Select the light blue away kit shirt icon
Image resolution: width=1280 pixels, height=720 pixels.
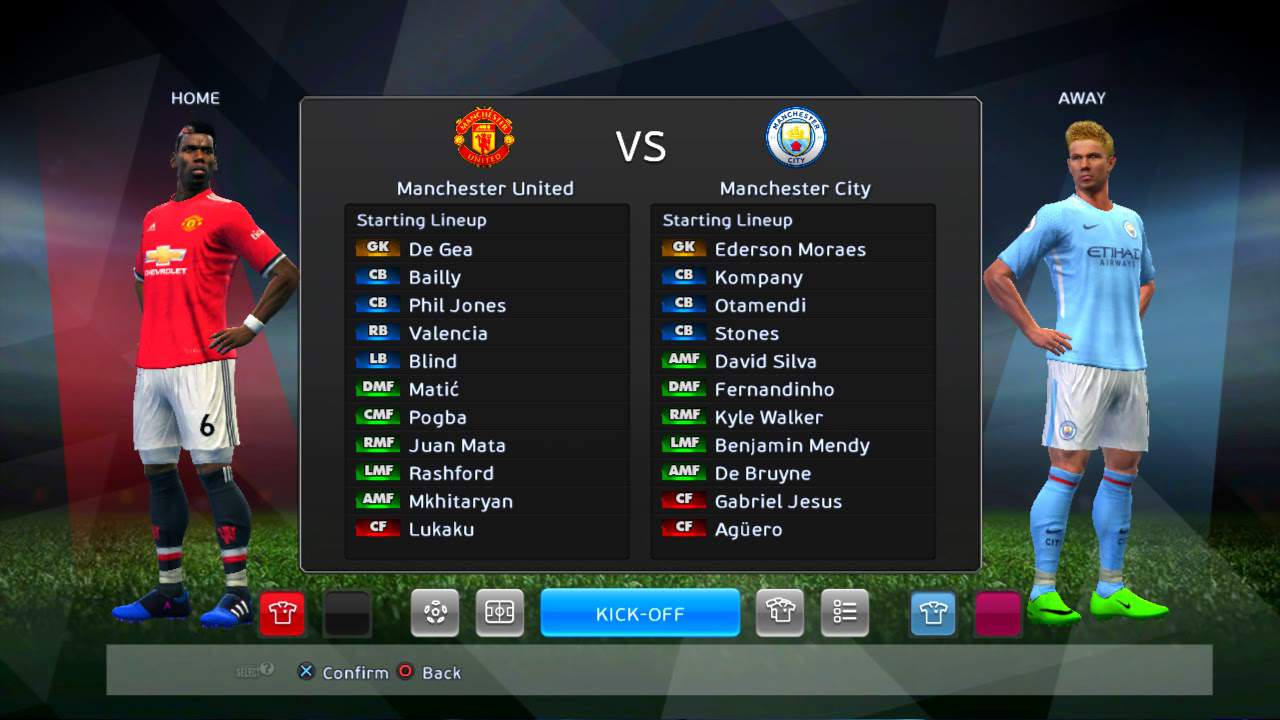(x=933, y=613)
